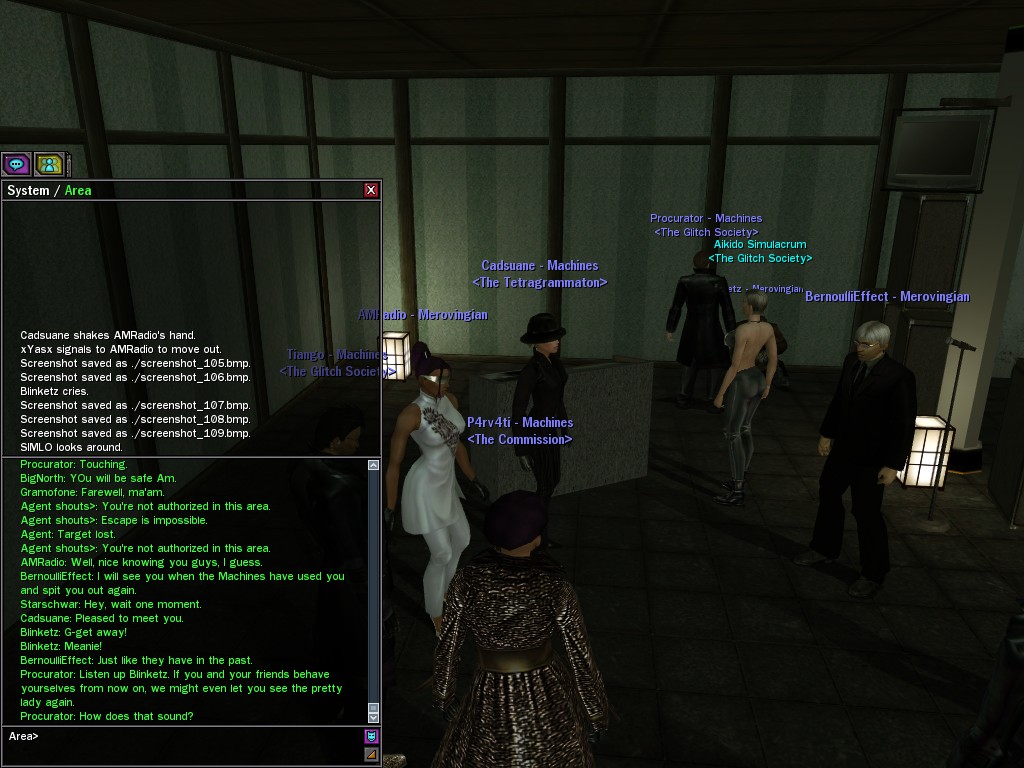Open the emote mask icon menu
This screenshot has height=768, width=1024.
pos(372,737)
